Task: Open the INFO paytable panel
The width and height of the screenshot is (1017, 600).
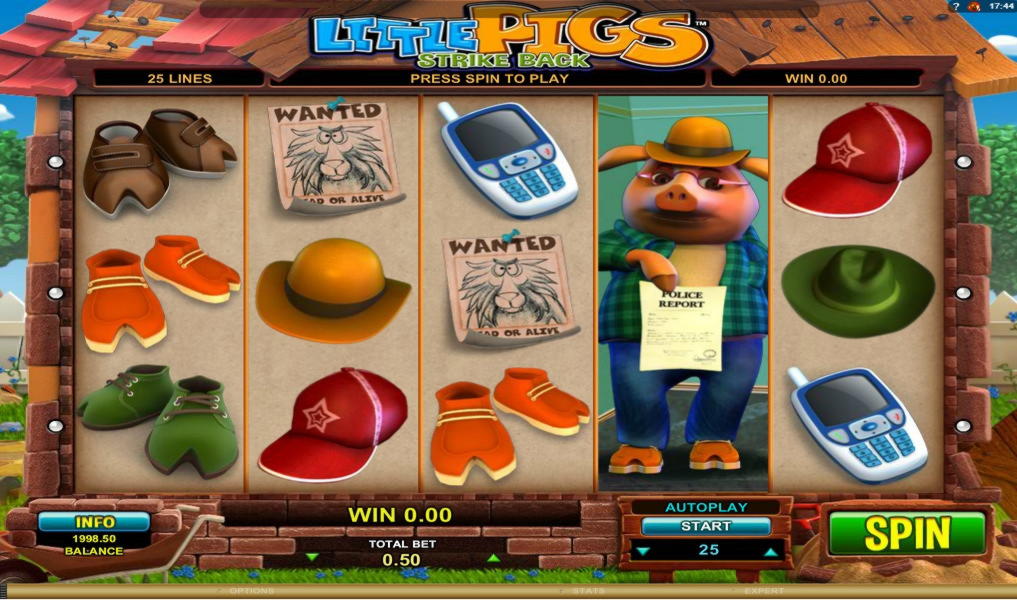Action: pyautogui.click(x=94, y=522)
